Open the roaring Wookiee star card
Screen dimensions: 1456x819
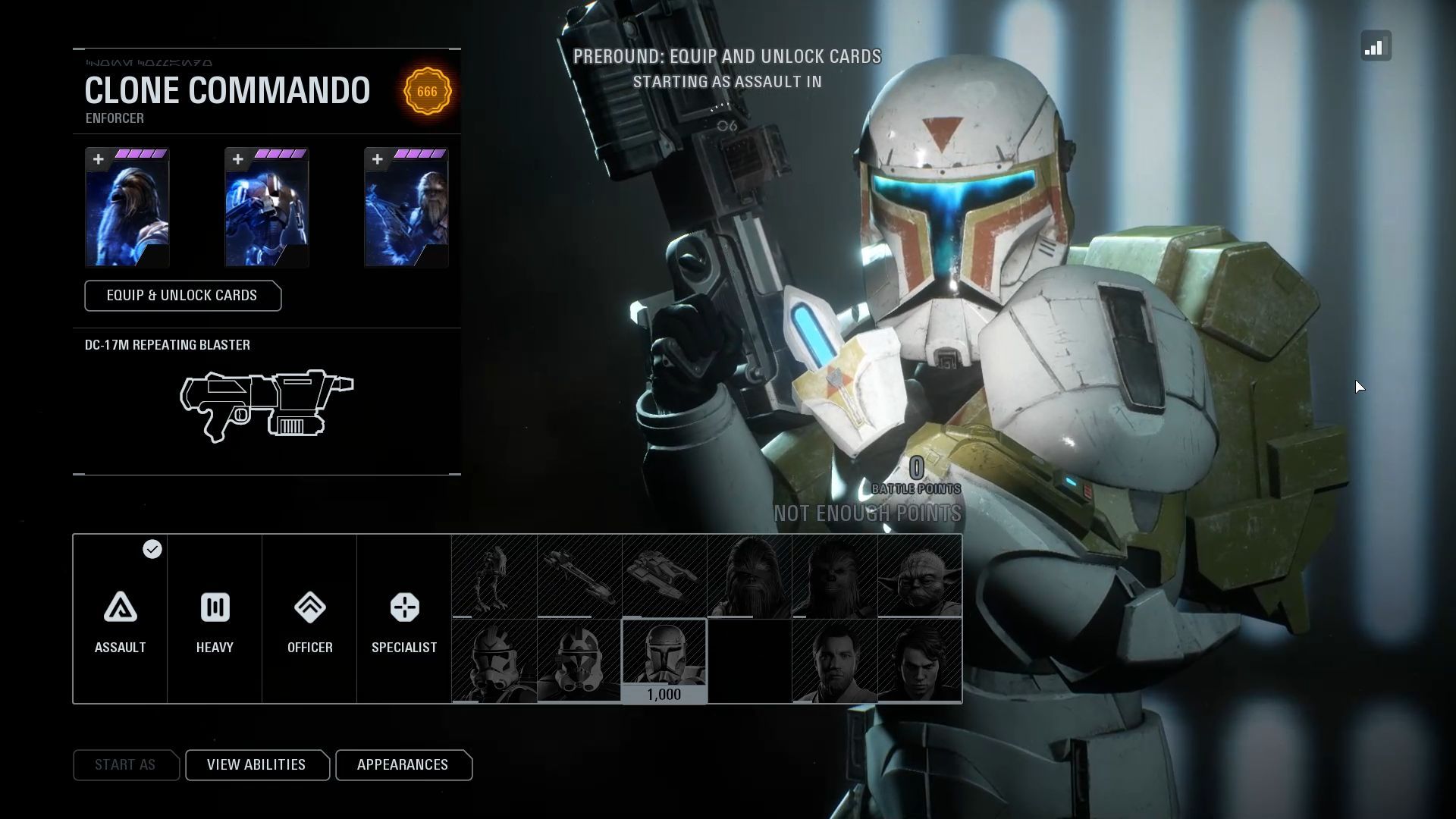click(x=127, y=208)
